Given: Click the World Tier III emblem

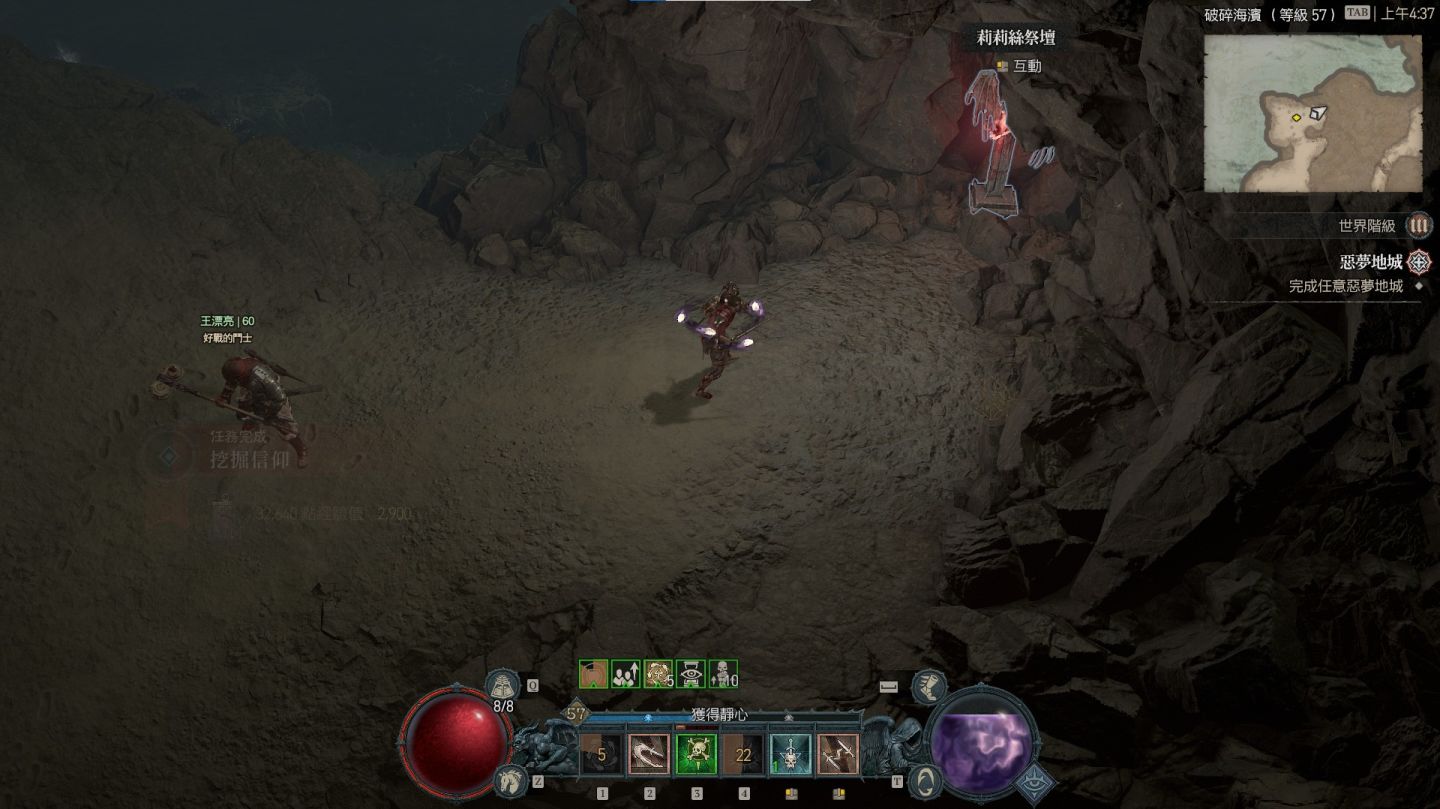Looking at the screenshot, I should tap(1419, 226).
